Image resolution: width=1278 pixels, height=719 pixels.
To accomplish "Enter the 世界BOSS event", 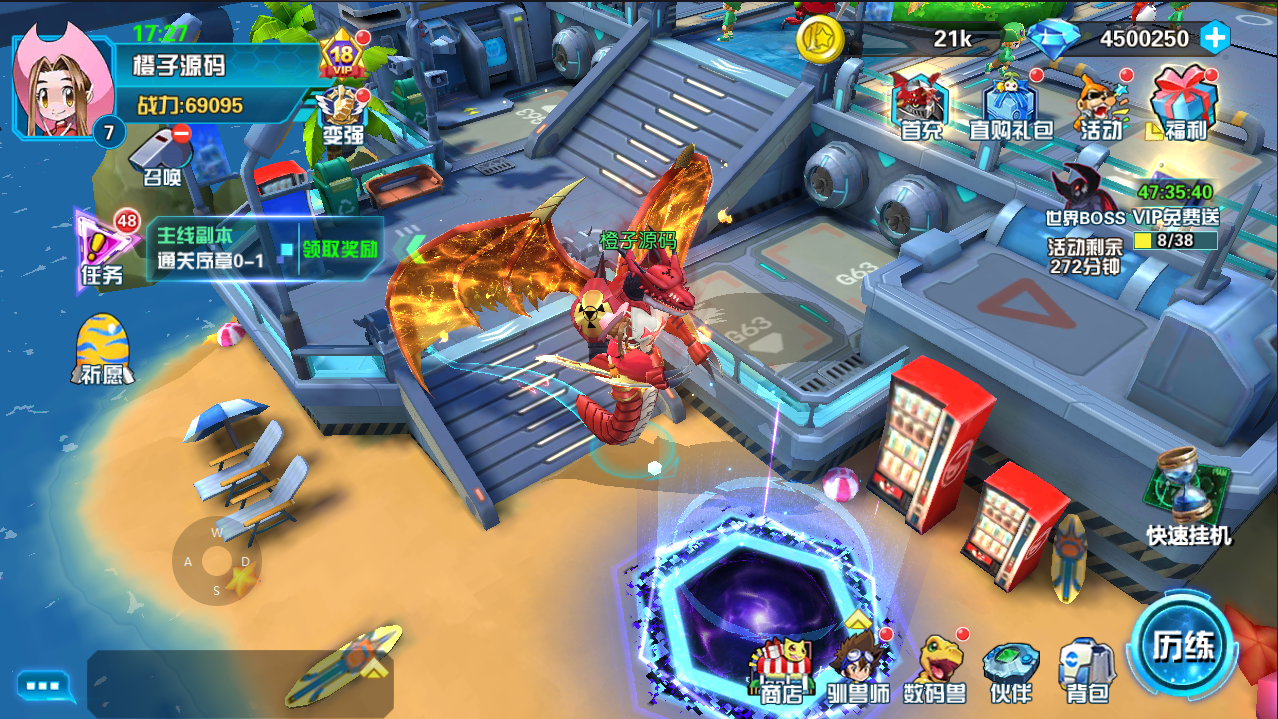I will tap(1087, 195).
